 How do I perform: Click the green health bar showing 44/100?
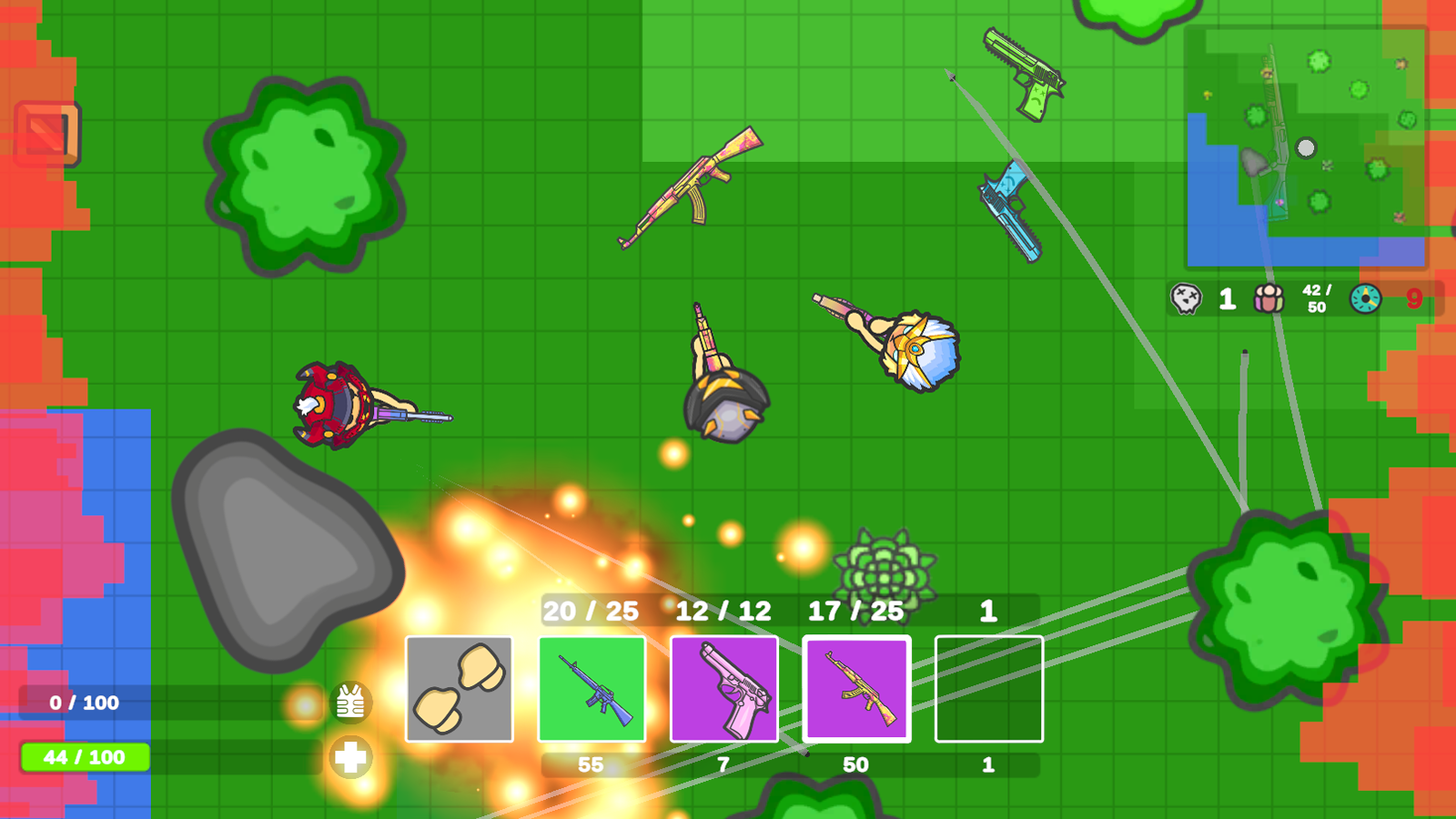click(x=82, y=755)
